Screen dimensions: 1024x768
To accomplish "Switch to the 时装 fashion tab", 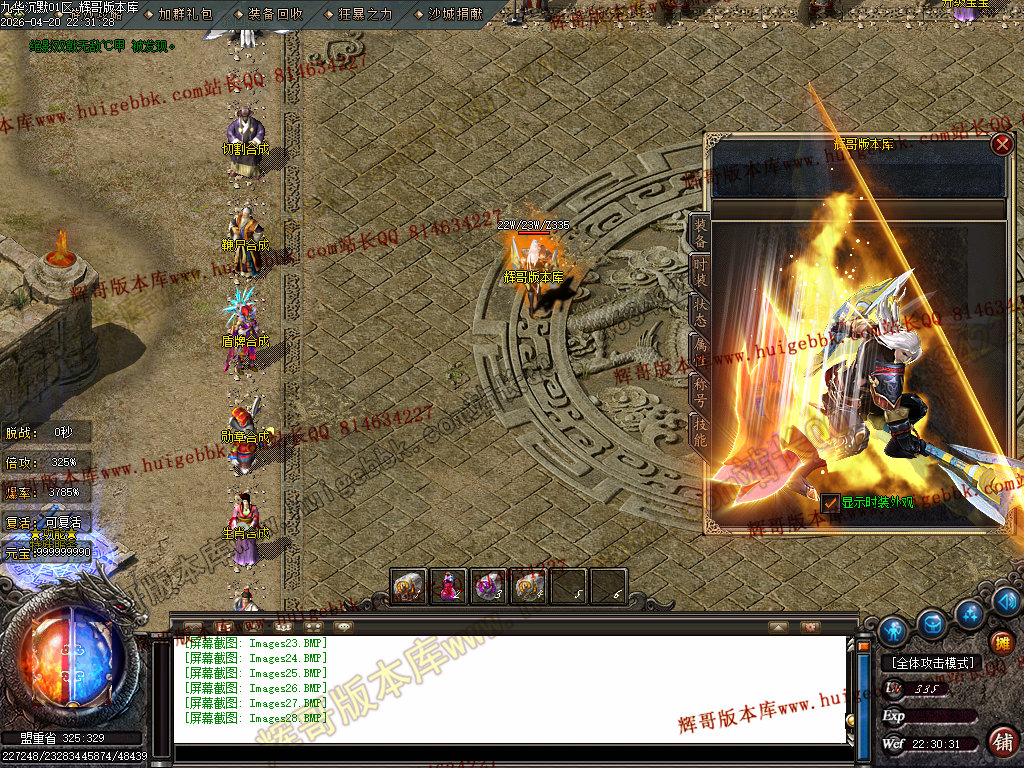I will [701, 273].
